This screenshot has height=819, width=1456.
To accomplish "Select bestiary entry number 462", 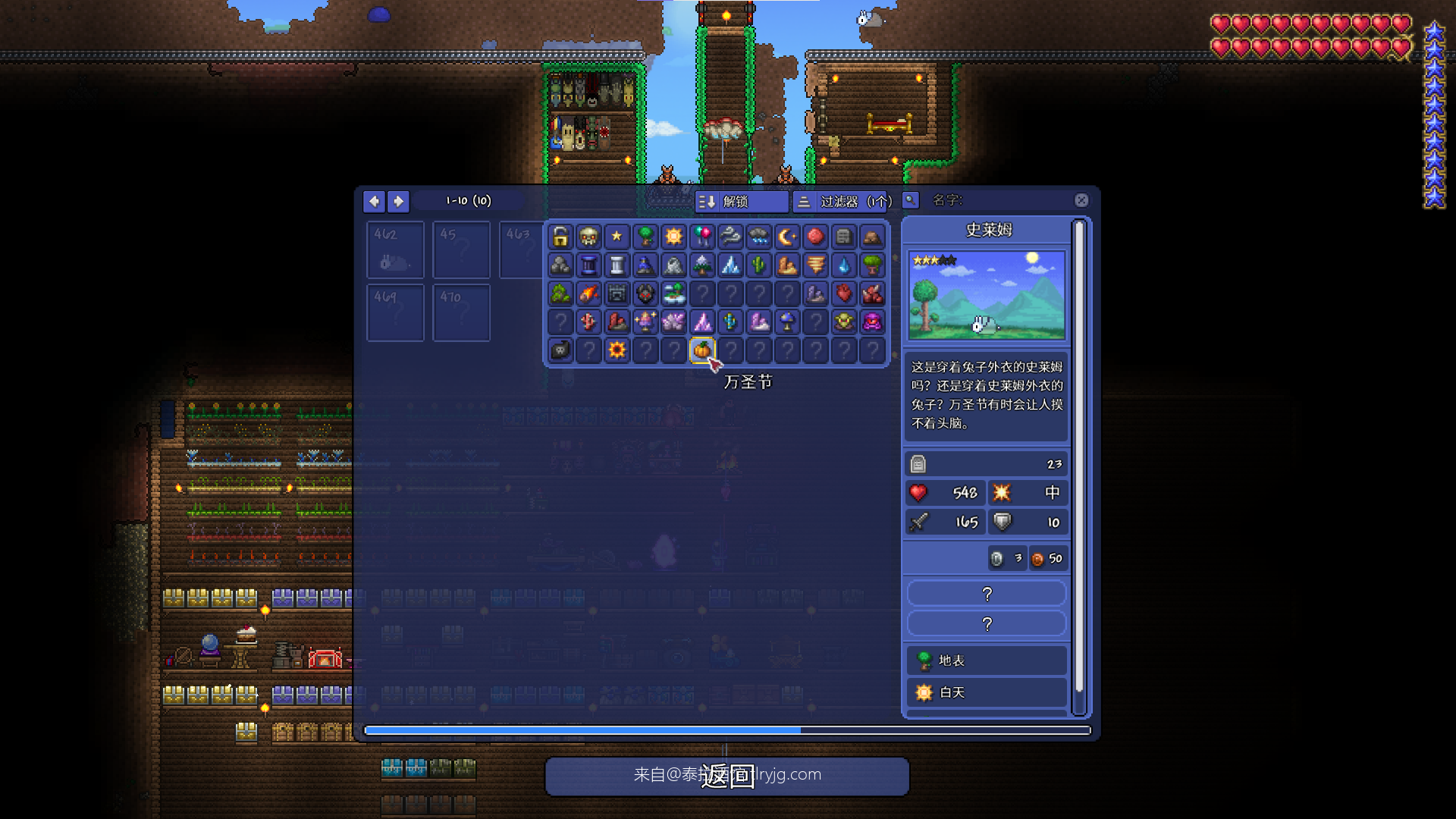I will tap(395, 249).
